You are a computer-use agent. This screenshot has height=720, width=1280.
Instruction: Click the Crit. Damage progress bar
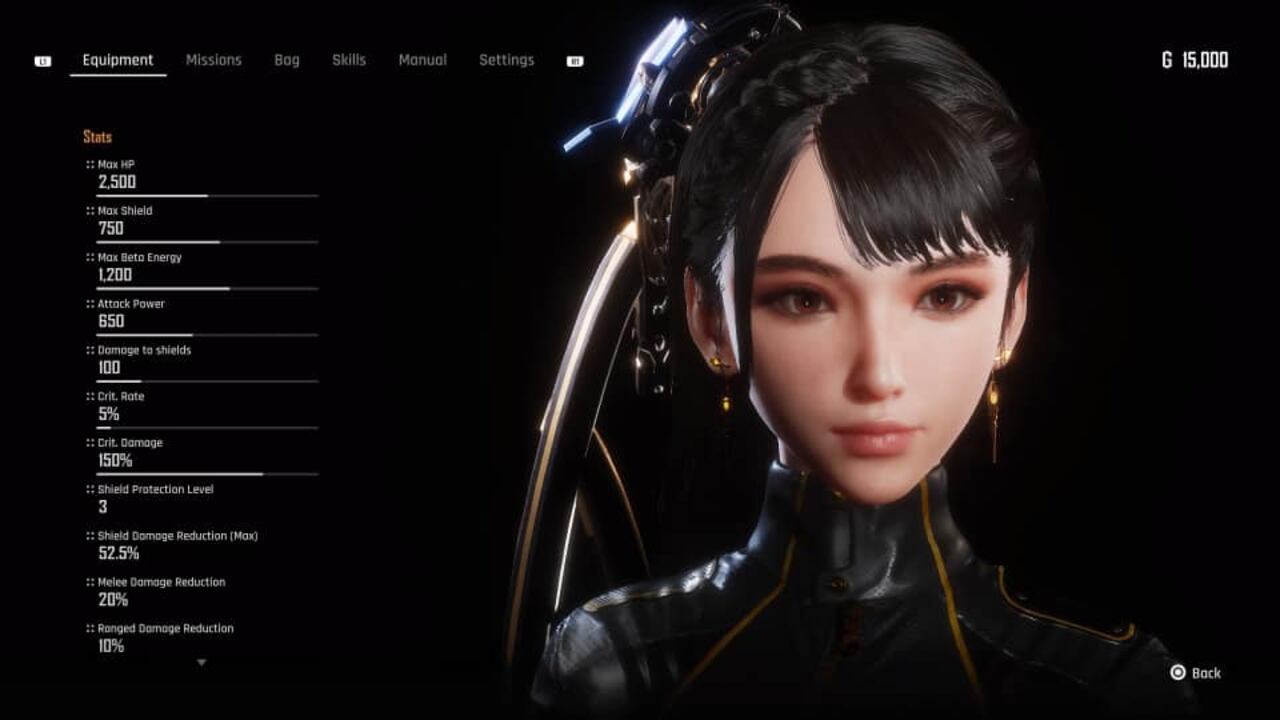pos(206,473)
